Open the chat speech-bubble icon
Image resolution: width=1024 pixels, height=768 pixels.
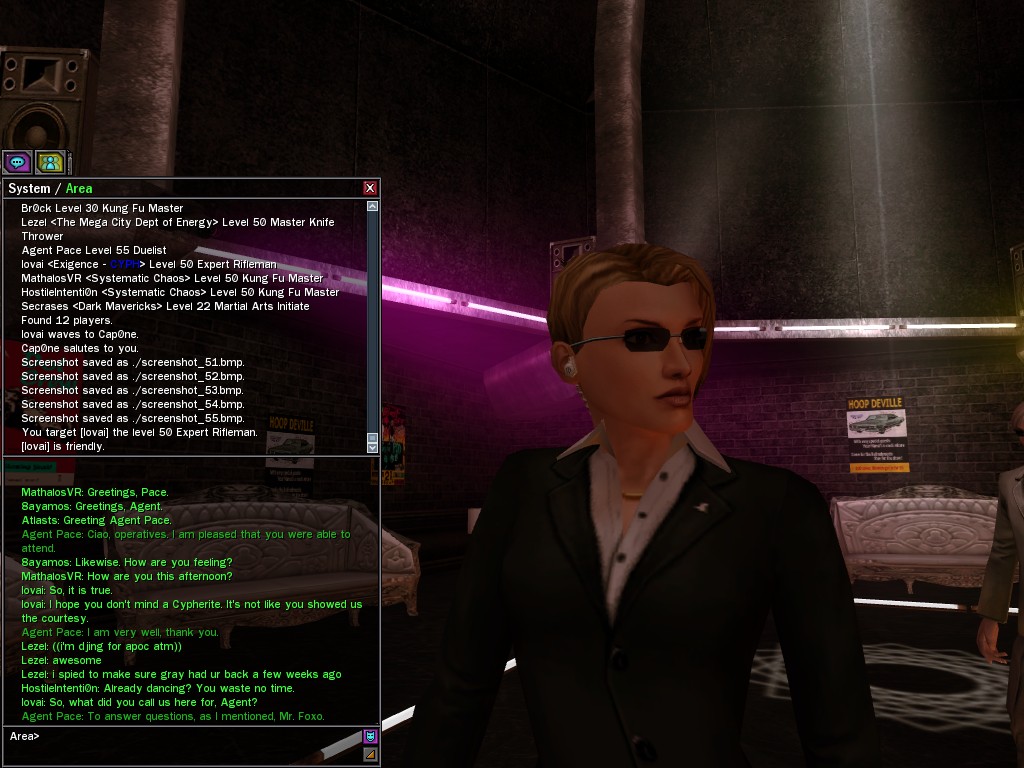[x=17, y=161]
